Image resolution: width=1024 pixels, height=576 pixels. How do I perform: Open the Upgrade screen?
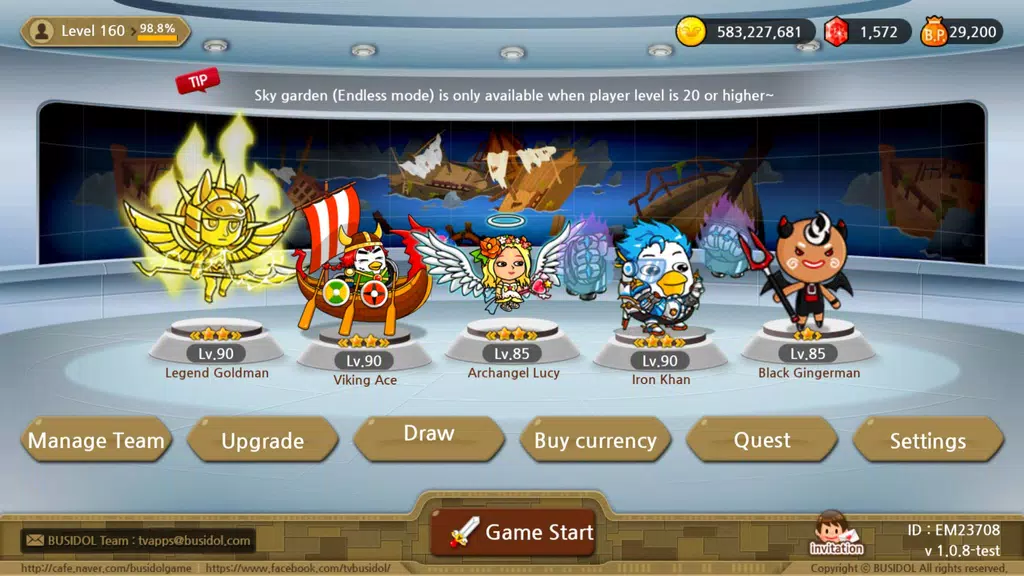pyautogui.click(x=262, y=441)
